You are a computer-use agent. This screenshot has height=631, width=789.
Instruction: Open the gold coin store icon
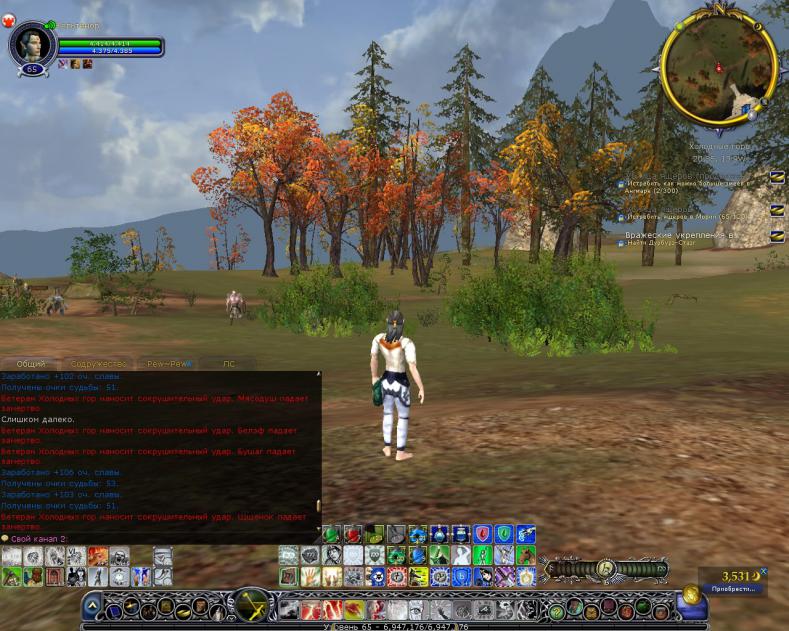[x=691, y=595]
